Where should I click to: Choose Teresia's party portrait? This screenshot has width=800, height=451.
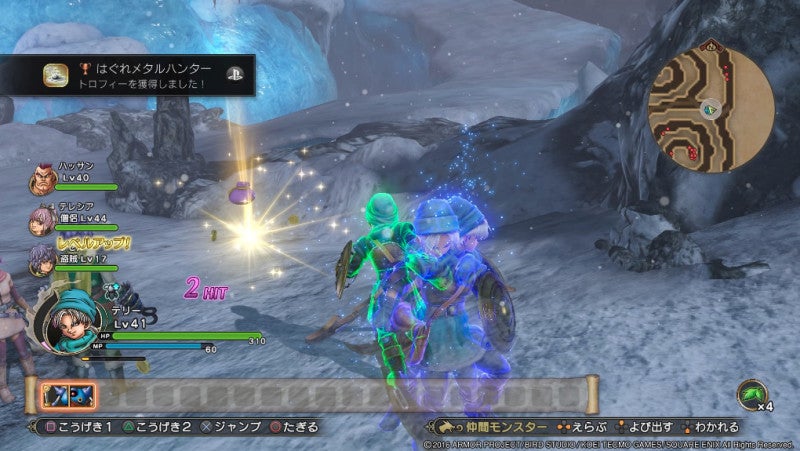coord(42,219)
